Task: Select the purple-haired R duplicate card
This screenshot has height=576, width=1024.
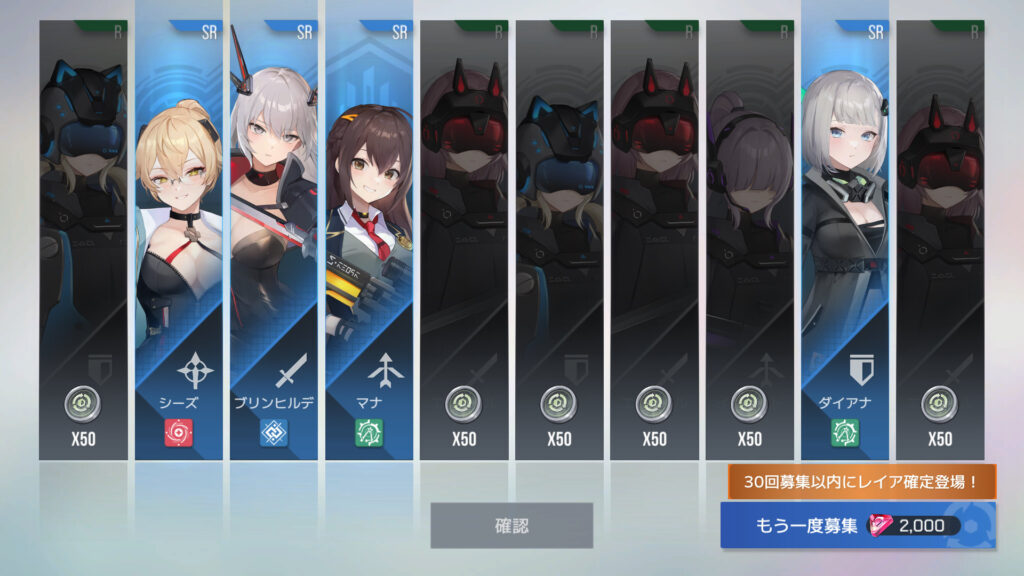Action: [749, 240]
